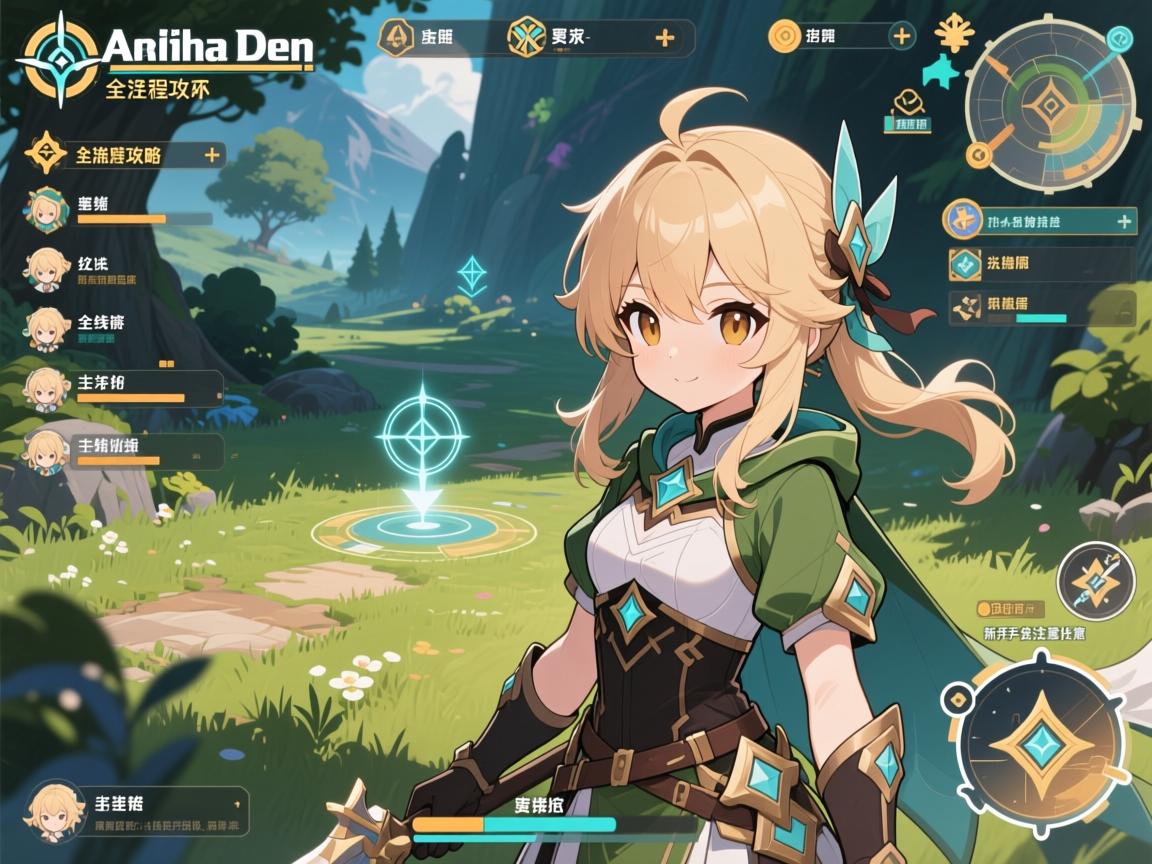Click the compass star logo emblem
Screen dimensions: 1152x864
(62, 59)
